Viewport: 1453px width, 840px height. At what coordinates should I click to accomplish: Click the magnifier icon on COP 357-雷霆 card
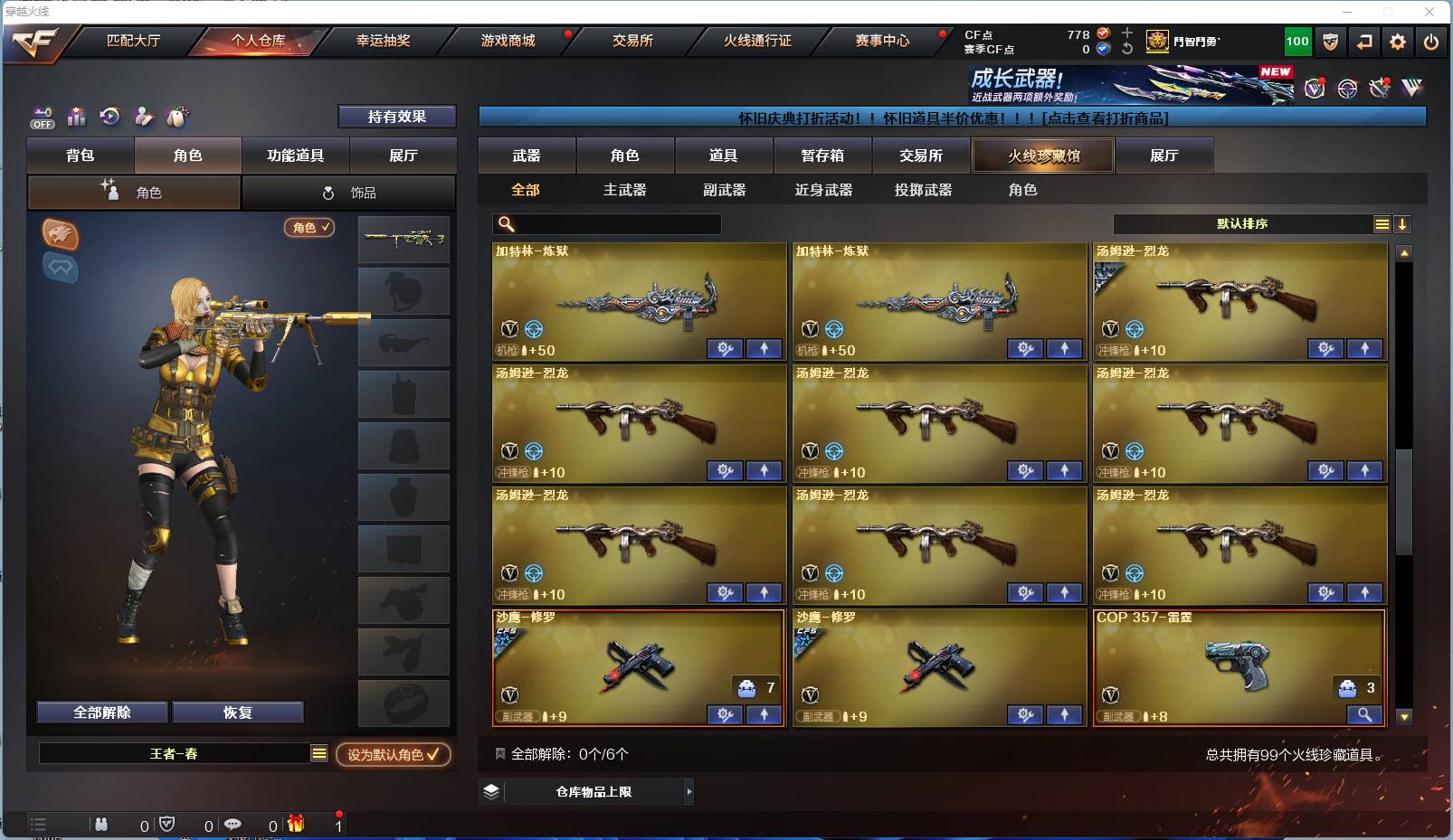point(1365,714)
